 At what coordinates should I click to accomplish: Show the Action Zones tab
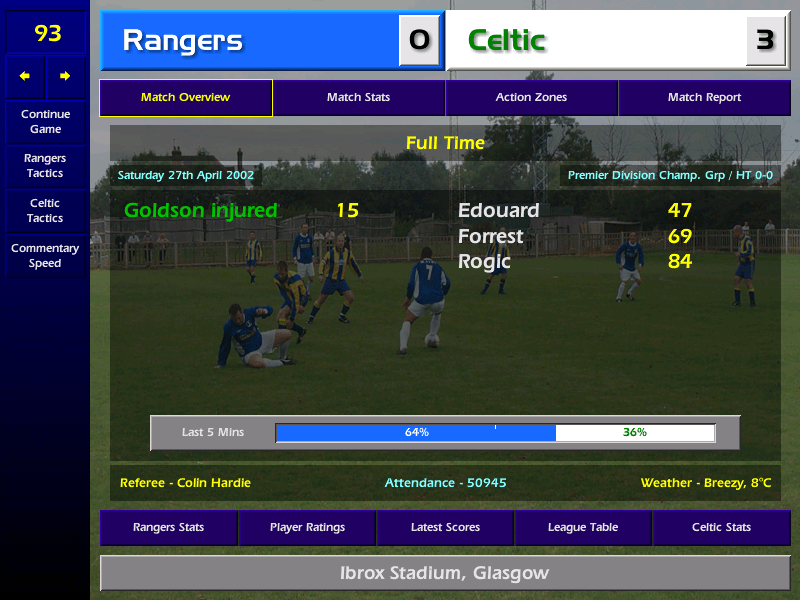[x=531, y=98]
